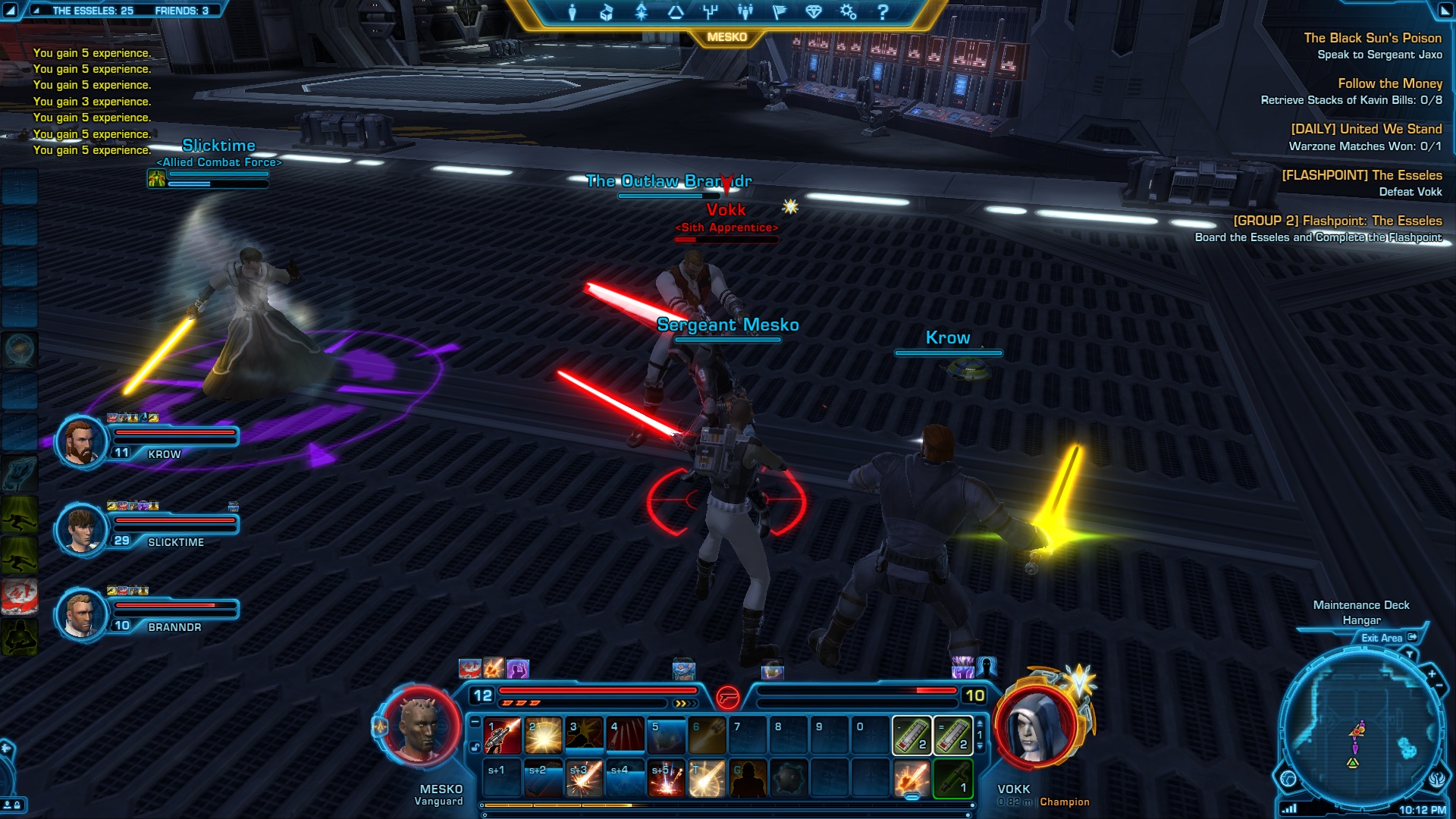Select The Black Sun's Poison quest tracker entry
This screenshot has width=1456, height=819.
point(1372,38)
